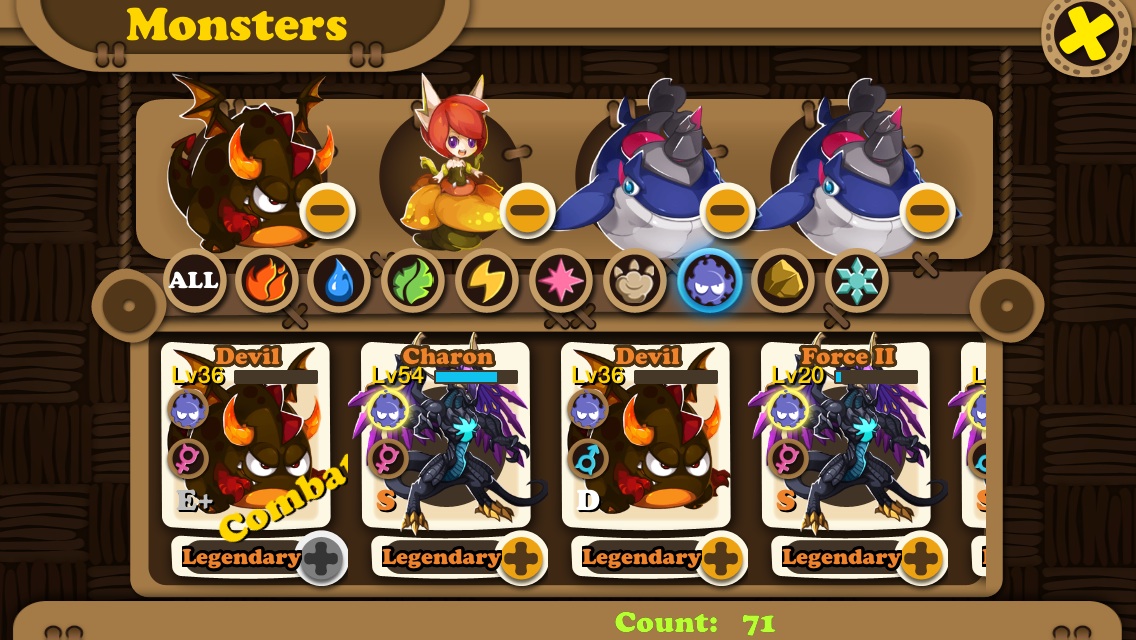Remove the Devil from the team

(327, 210)
